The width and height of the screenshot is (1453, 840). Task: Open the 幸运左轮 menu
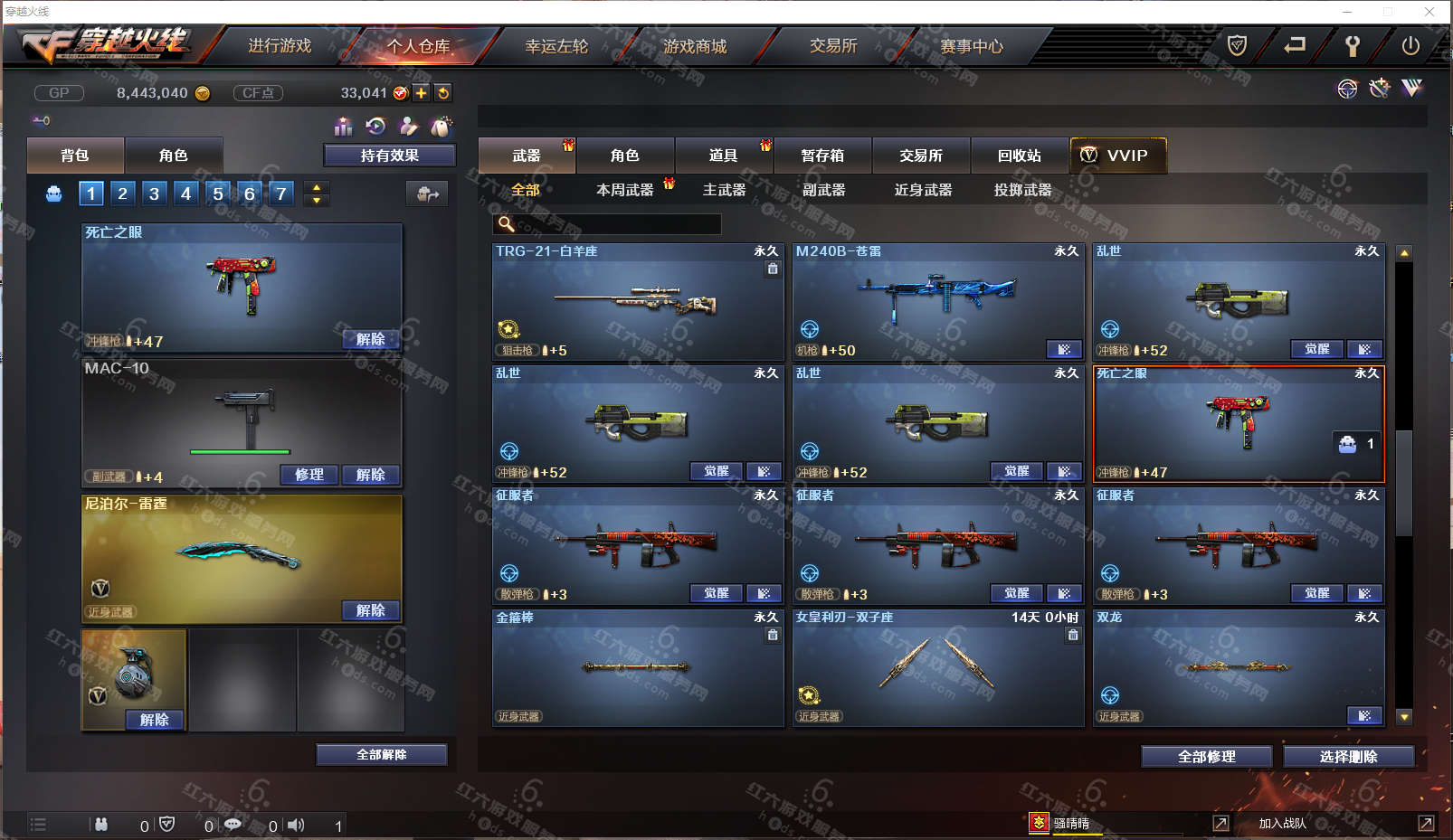[x=556, y=46]
